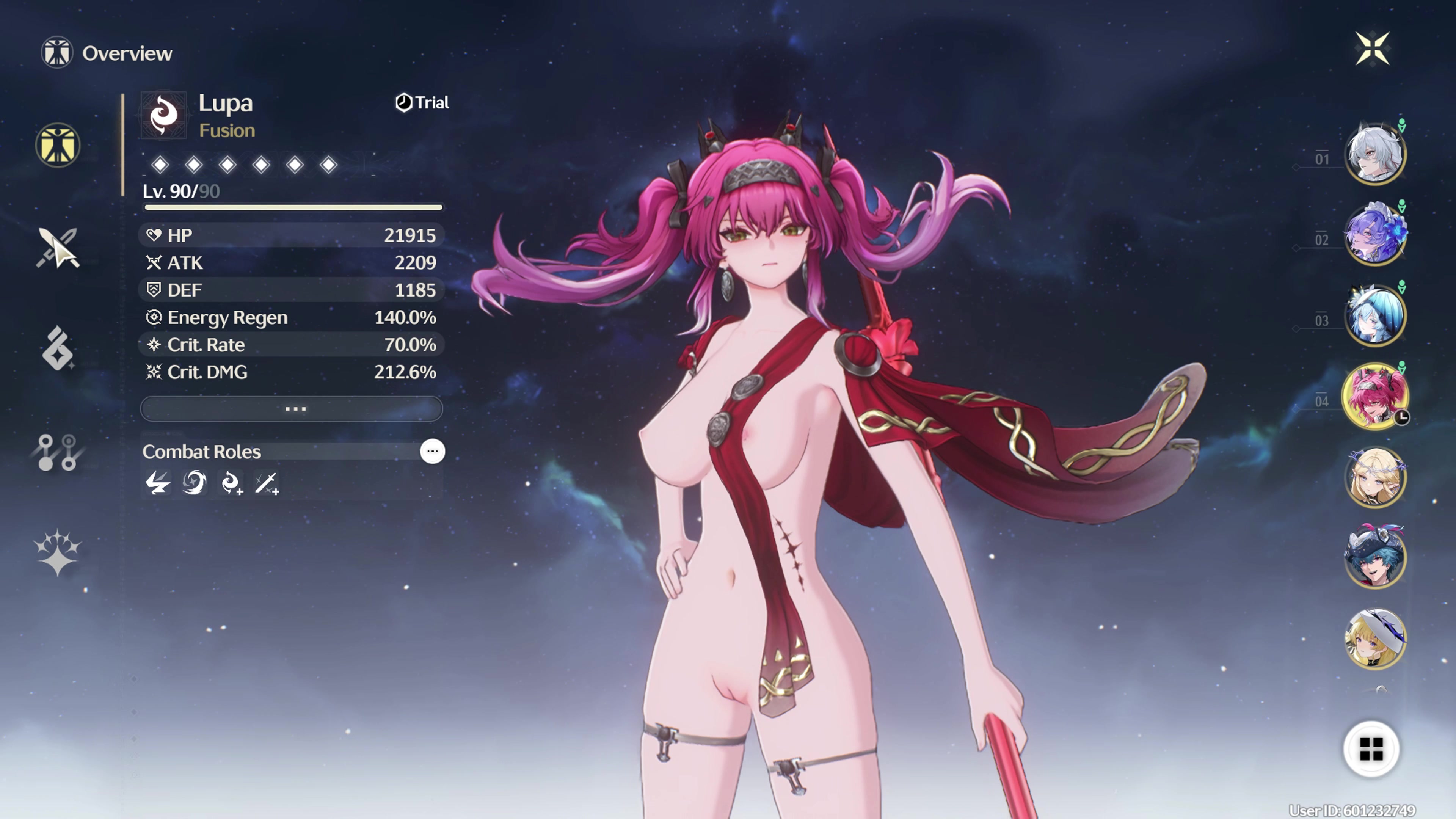Close the character overview screen
This screenshot has width=1456, height=819.
click(1372, 49)
